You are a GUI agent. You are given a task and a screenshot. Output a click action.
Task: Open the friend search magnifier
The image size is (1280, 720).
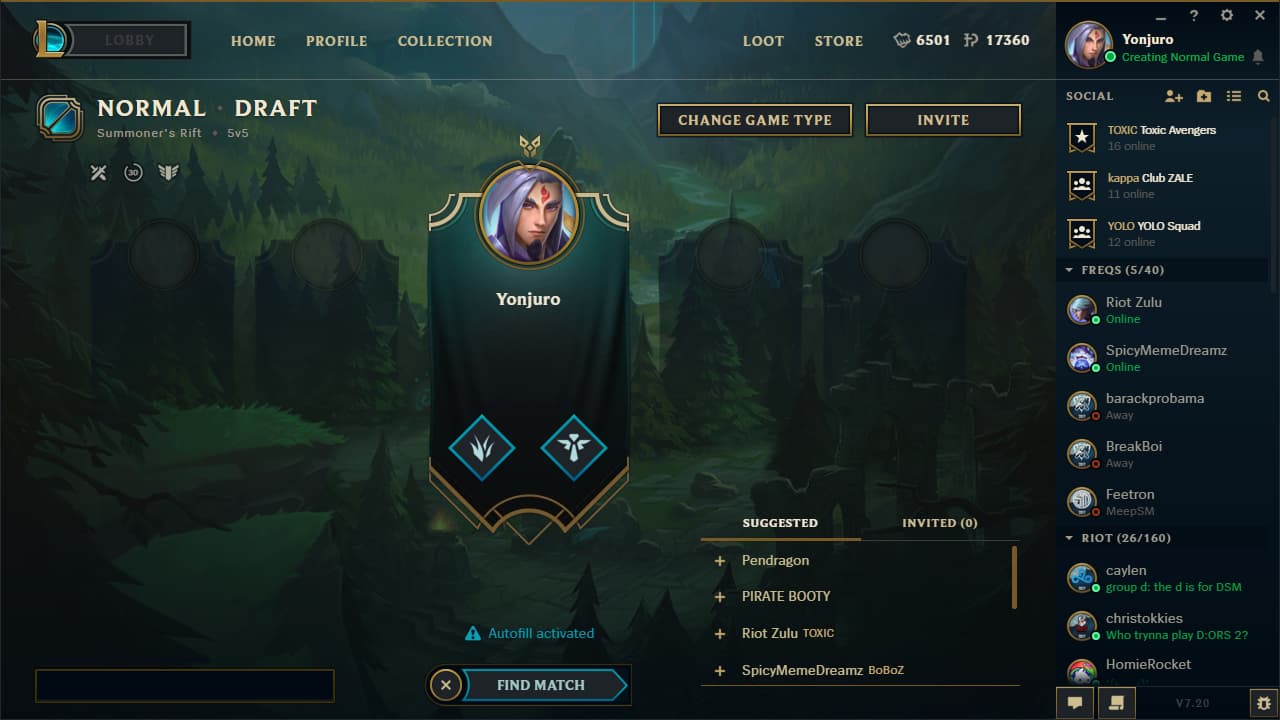click(x=1262, y=96)
